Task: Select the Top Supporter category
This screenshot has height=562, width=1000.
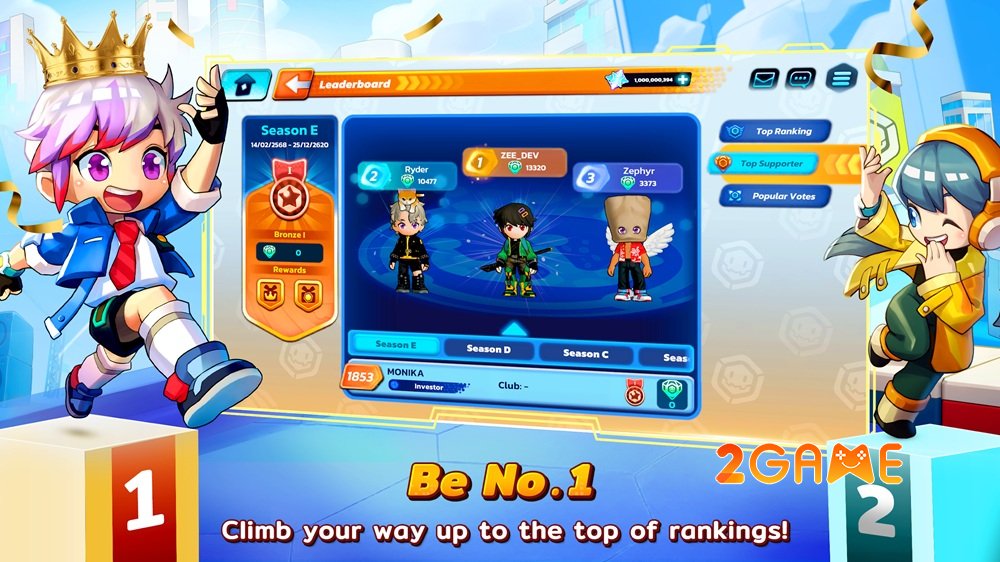Action: 771,163
